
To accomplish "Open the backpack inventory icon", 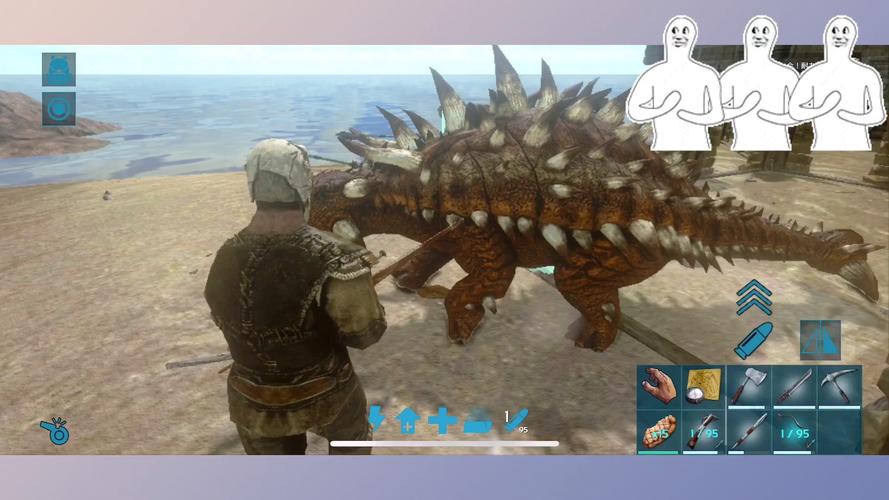I will point(59,69).
